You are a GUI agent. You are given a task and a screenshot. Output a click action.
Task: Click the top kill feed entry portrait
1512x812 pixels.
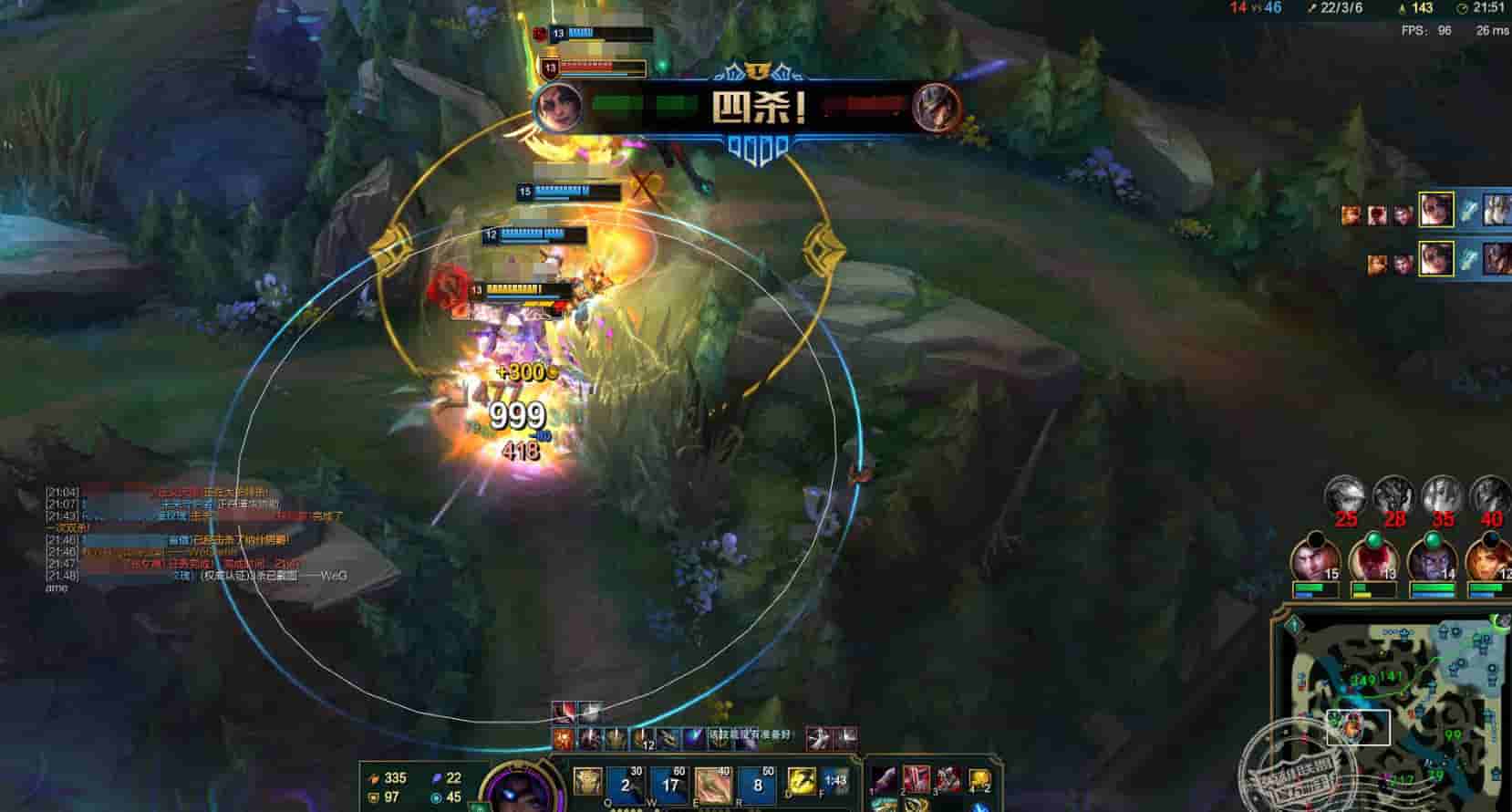(x=1435, y=211)
